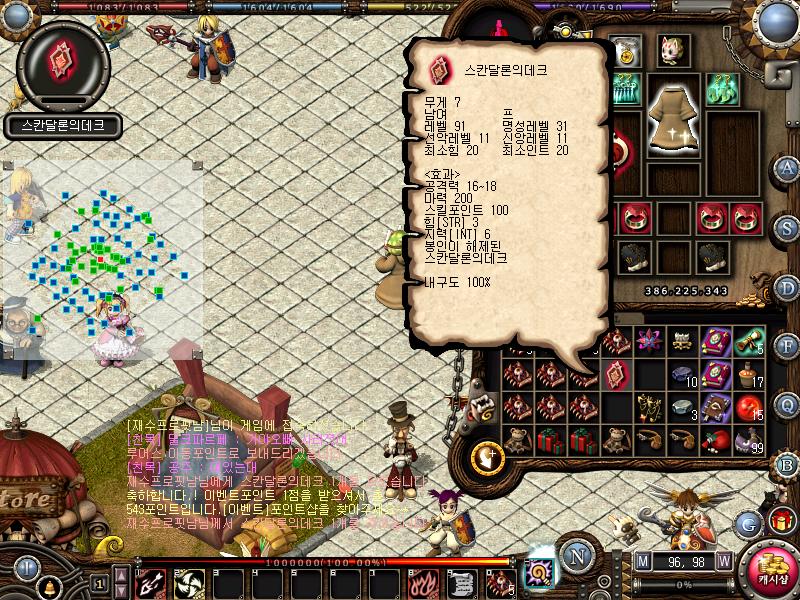This screenshot has width=800, height=600.
Task: Select the red orb stack of 15
Action: (748, 407)
